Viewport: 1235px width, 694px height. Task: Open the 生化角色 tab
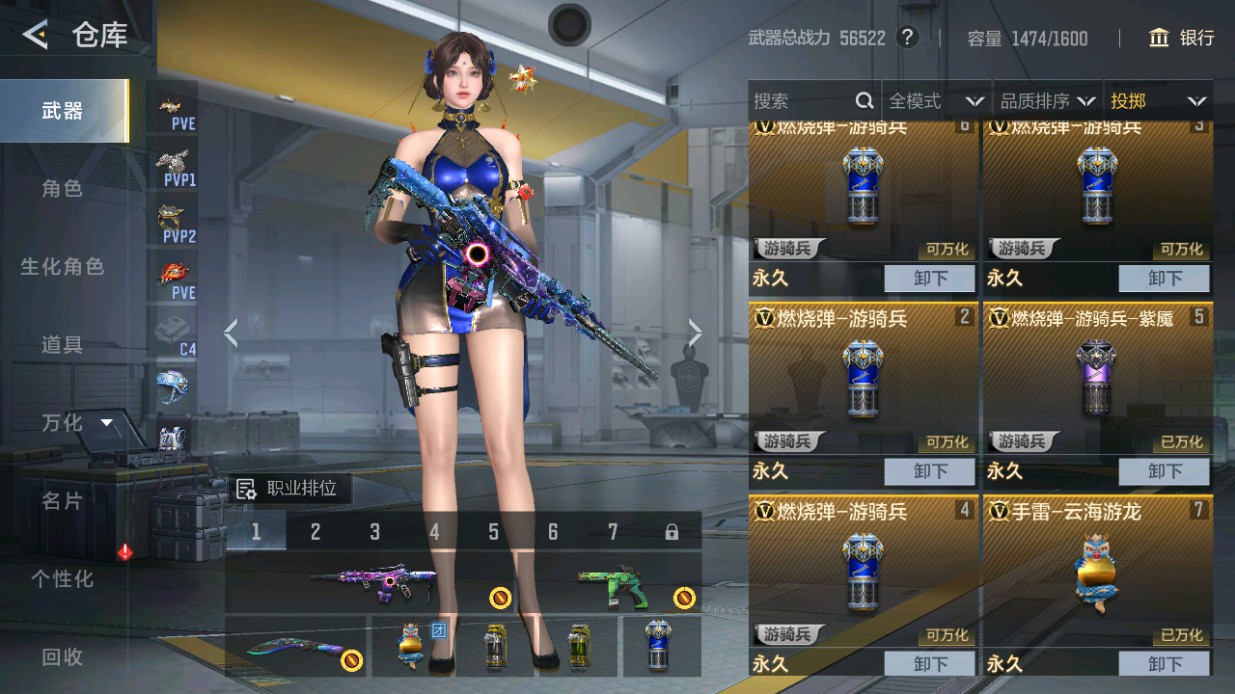click(x=62, y=267)
